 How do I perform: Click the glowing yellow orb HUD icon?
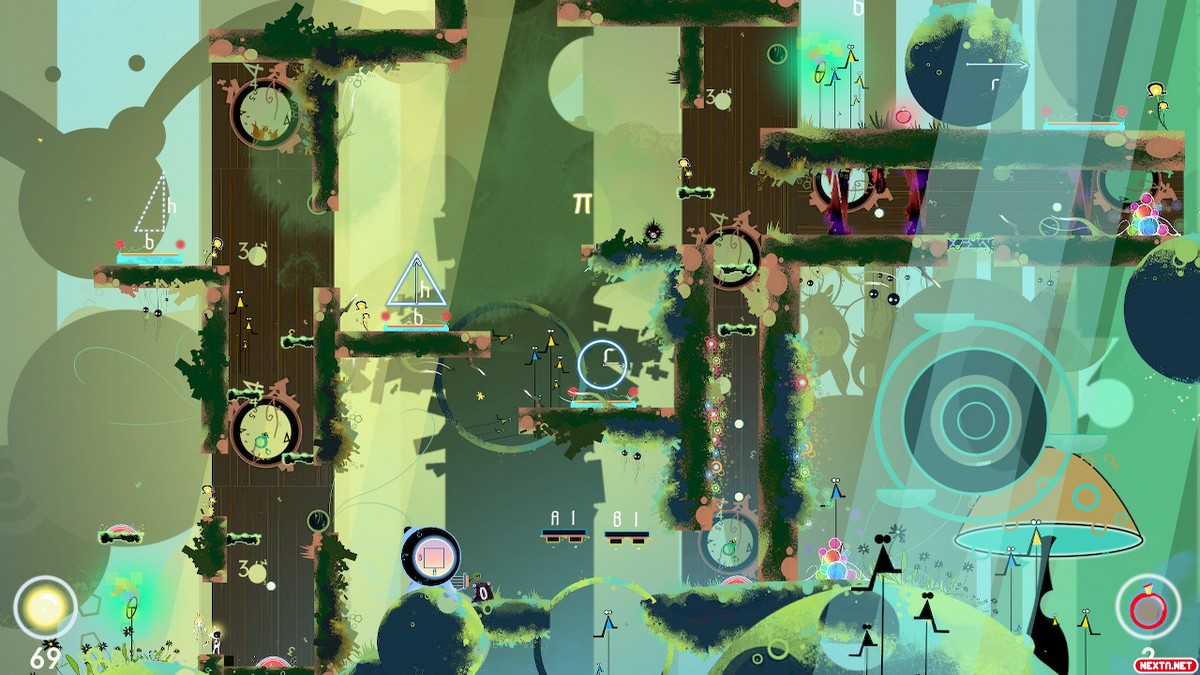(x=44, y=607)
